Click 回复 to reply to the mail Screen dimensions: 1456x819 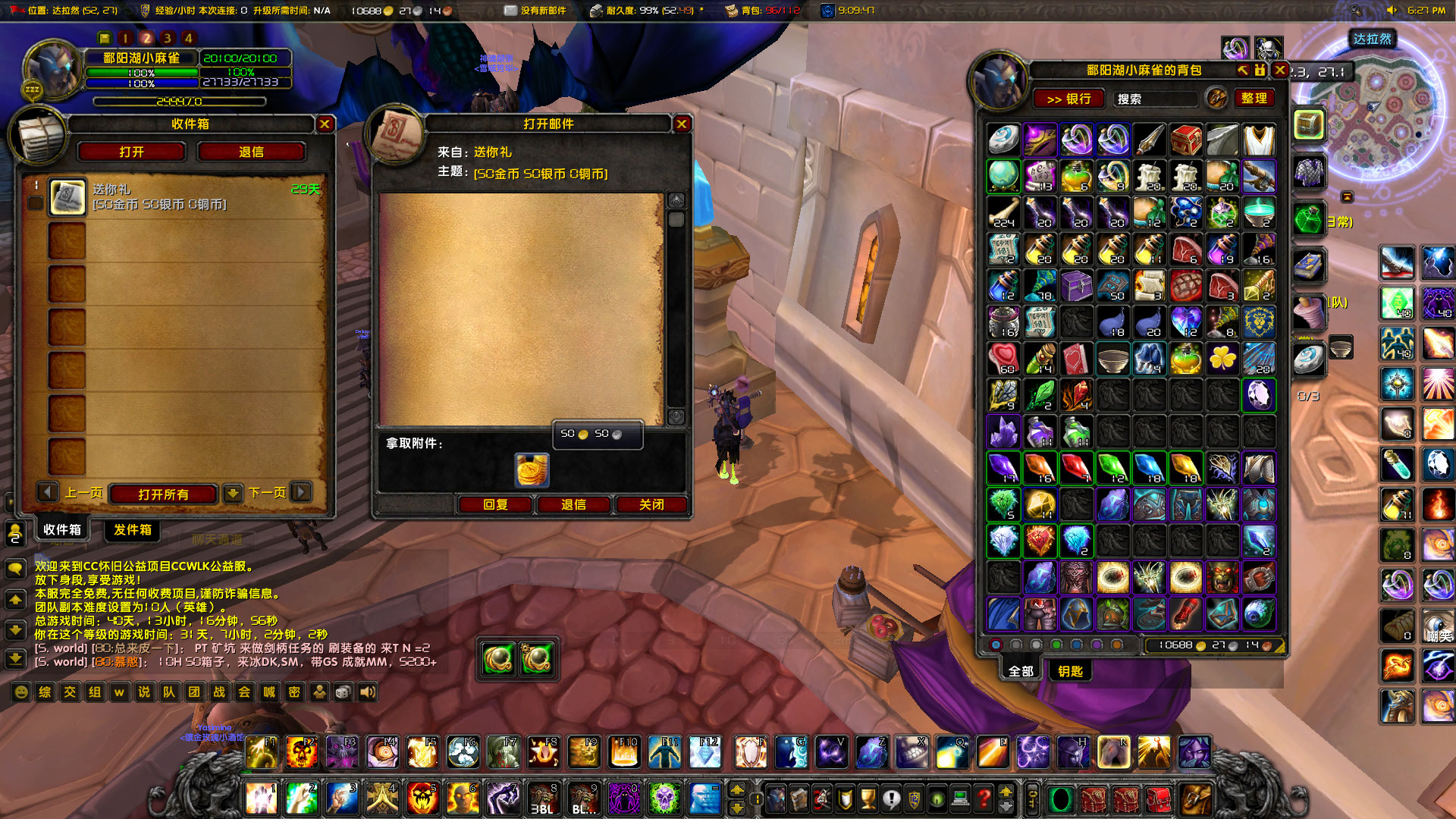497,504
